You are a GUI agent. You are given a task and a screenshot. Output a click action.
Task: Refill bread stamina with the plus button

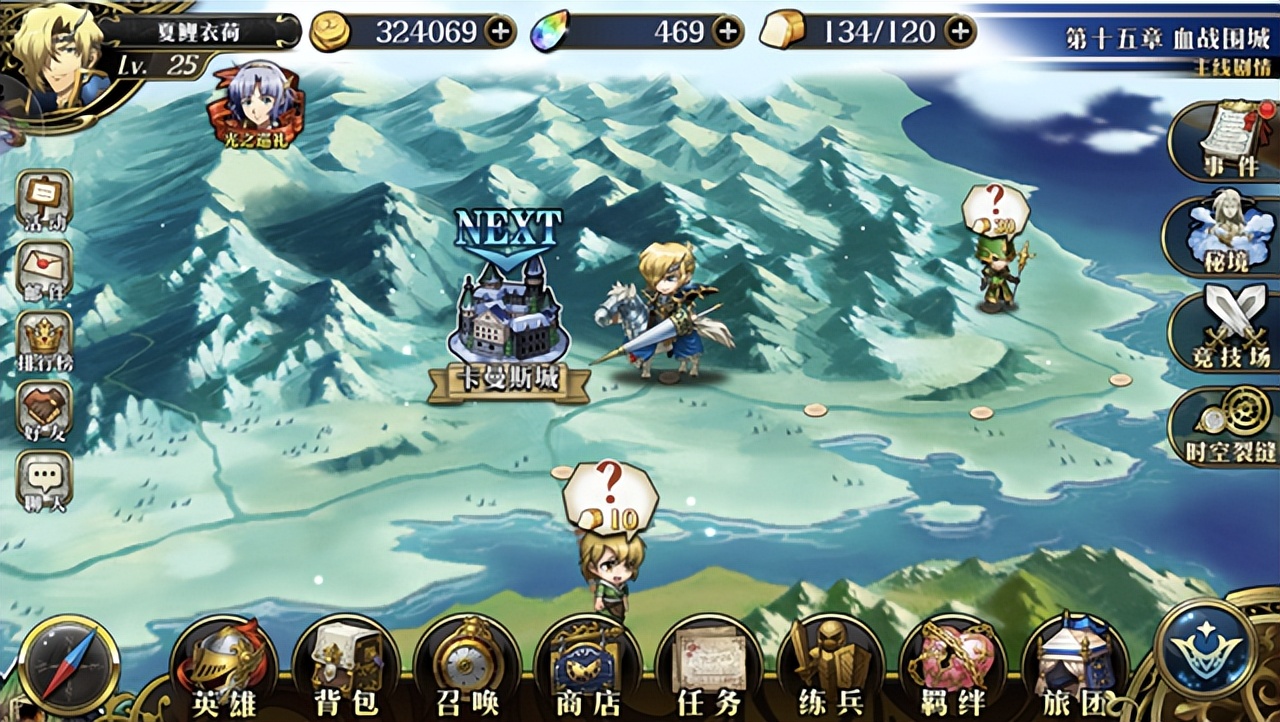(960, 32)
